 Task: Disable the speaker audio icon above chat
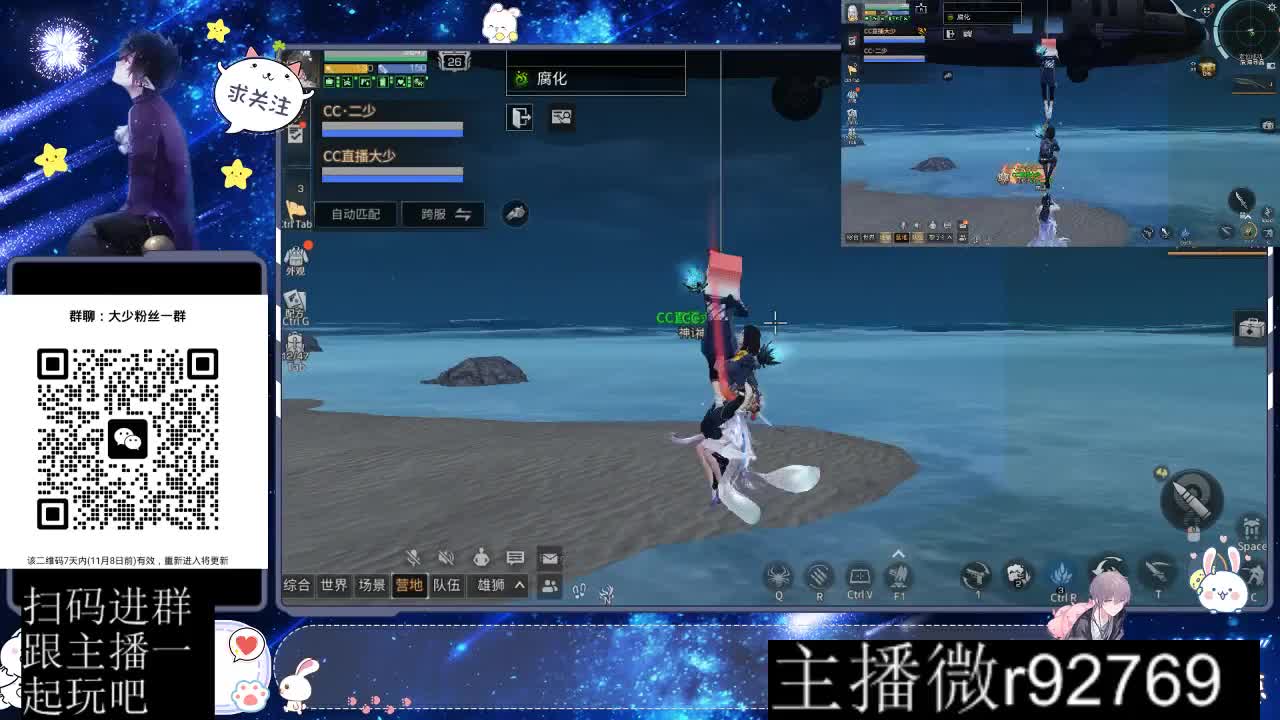click(446, 558)
